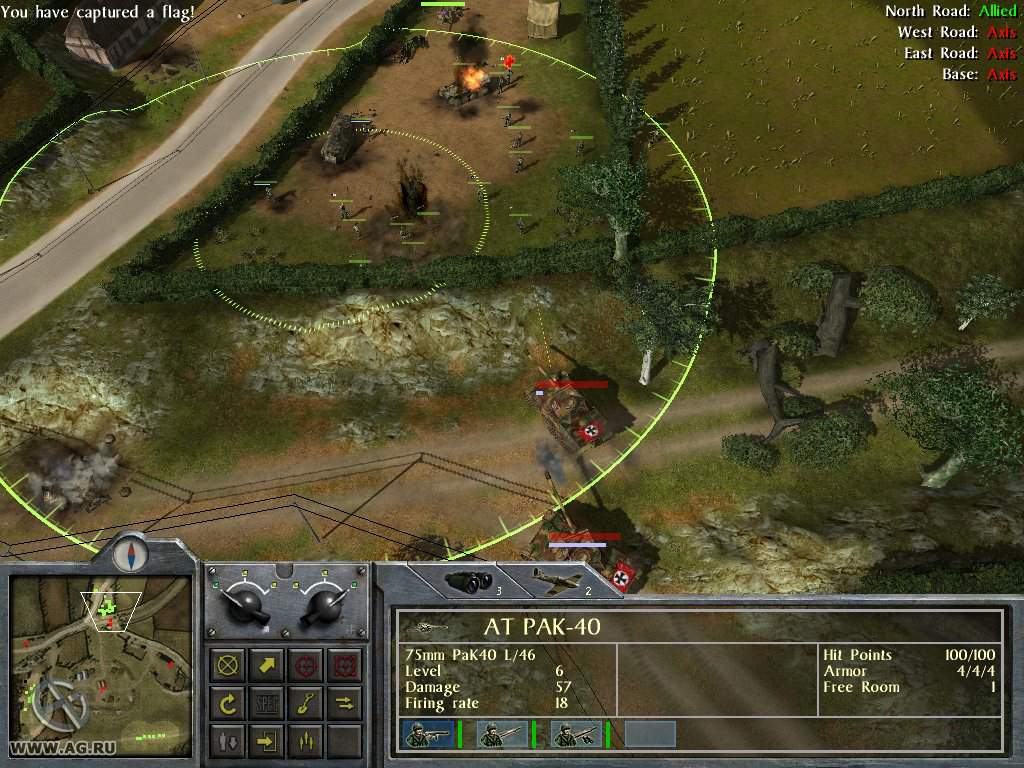Image resolution: width=1024 pixels, height=768 pixels.
Task: Activate the curved arrow rotate command
Action: click(x=228, y=703)
